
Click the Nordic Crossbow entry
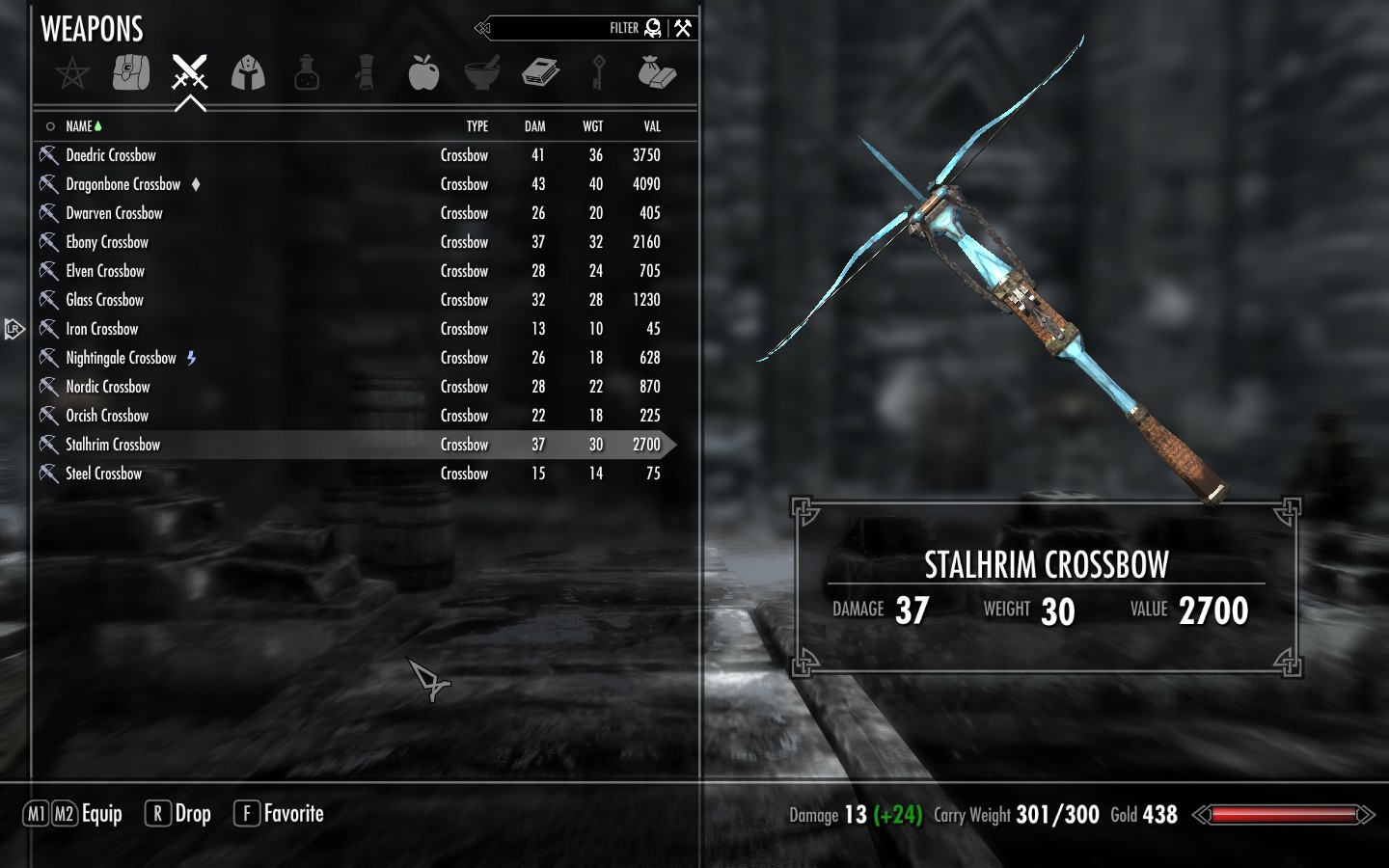pos(108,387)
